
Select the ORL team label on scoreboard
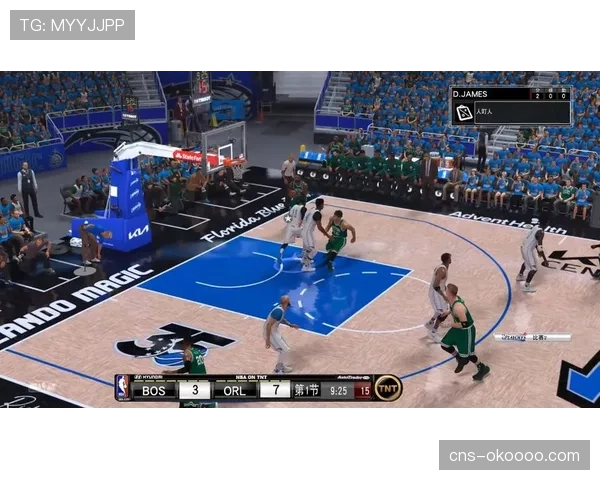[x=235, y=390]
